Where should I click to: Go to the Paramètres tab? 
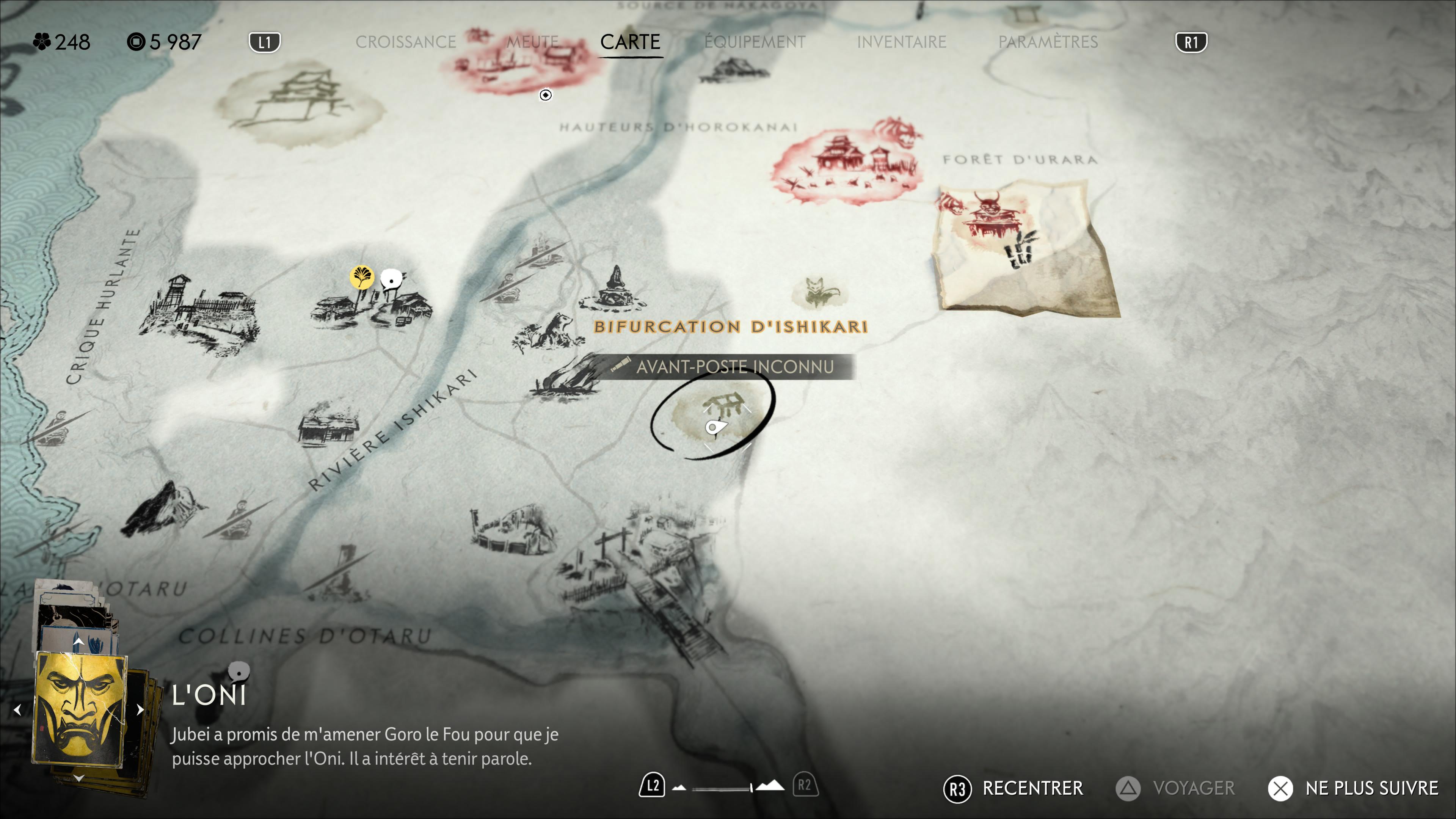pos(1047,42)
